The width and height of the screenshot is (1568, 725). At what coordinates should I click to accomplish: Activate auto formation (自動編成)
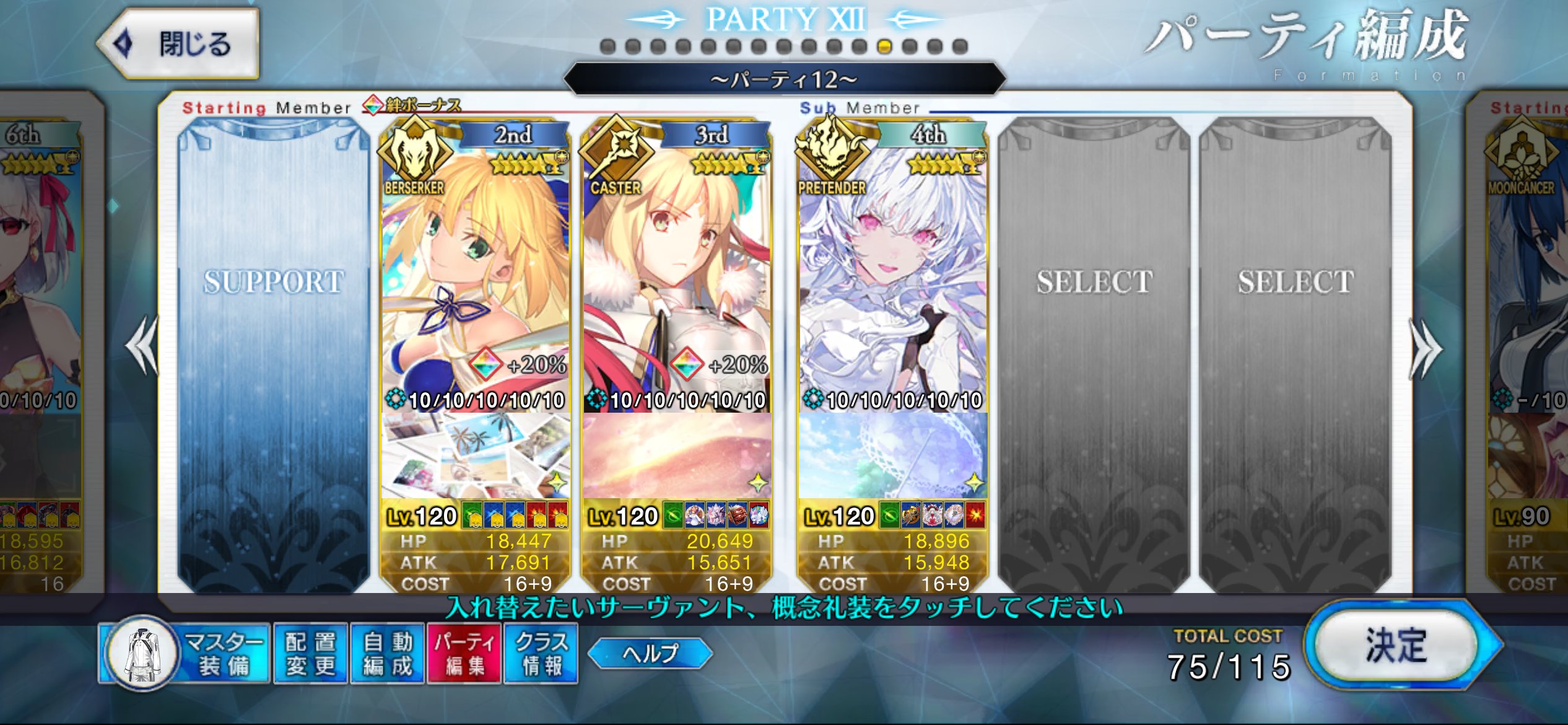(388, 654)
